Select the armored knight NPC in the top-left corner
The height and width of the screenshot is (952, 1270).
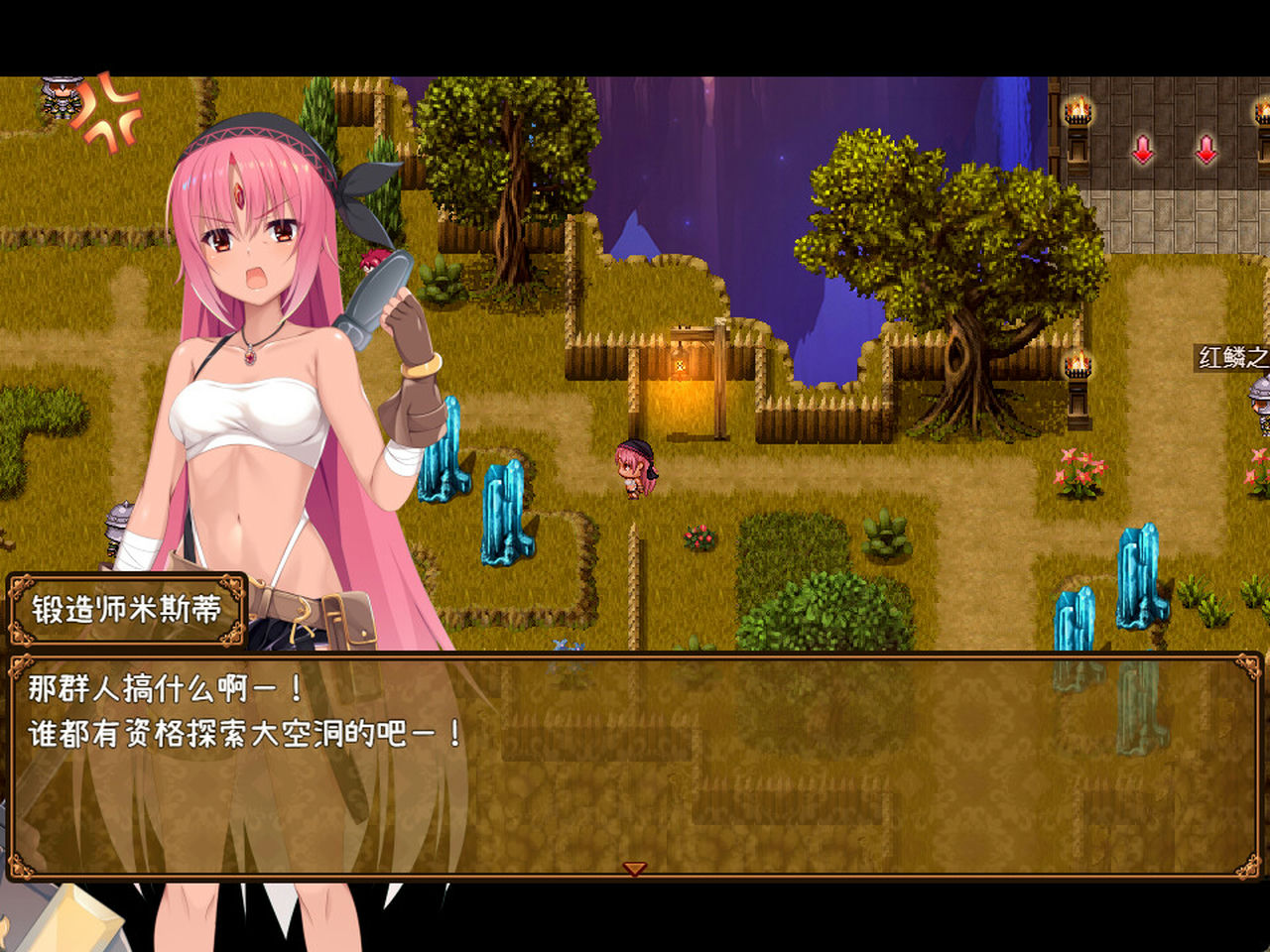click(x=60, y=99)
